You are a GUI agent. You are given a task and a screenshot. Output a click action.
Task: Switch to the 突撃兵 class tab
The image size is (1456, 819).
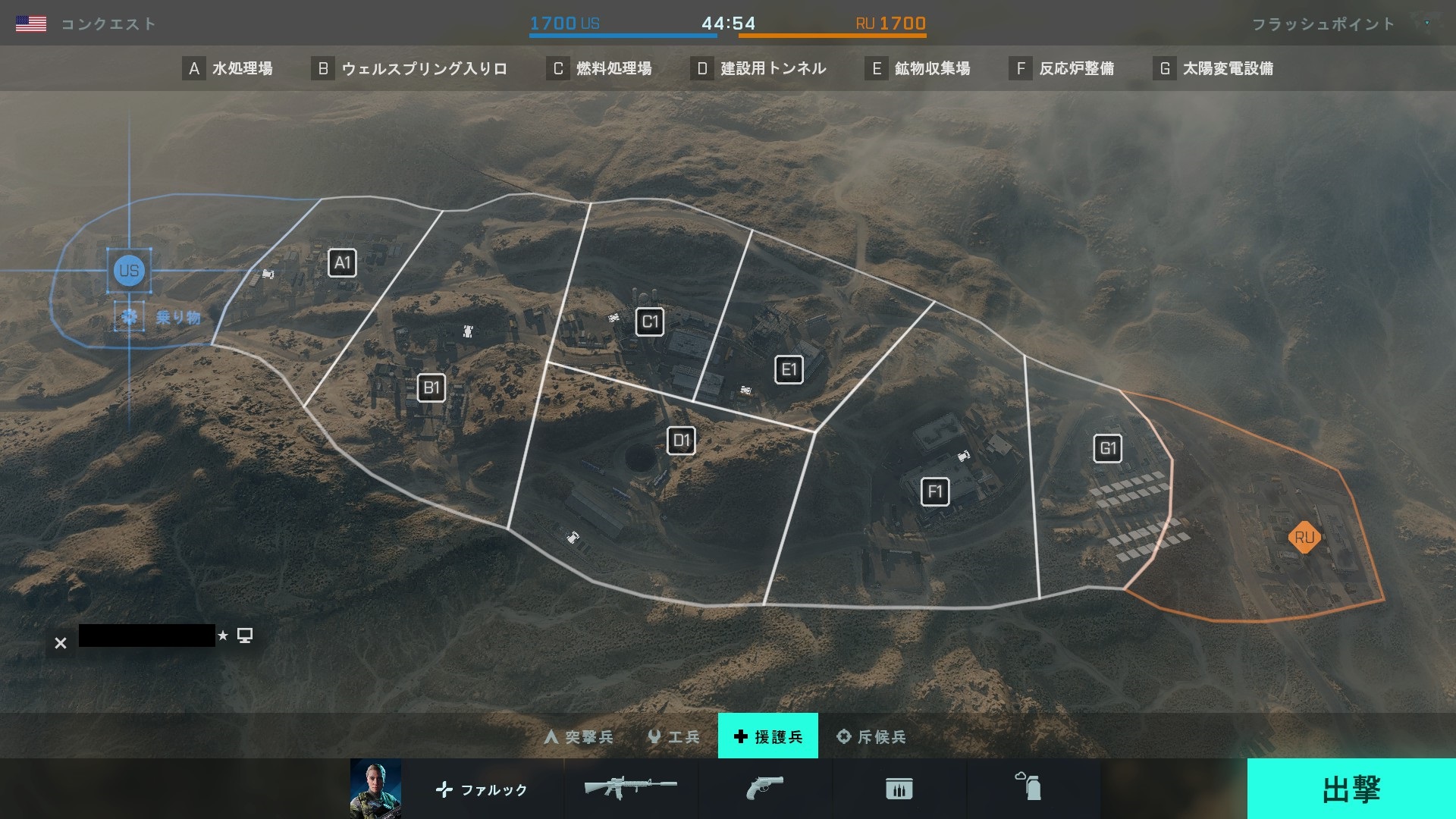coord(579,736)
